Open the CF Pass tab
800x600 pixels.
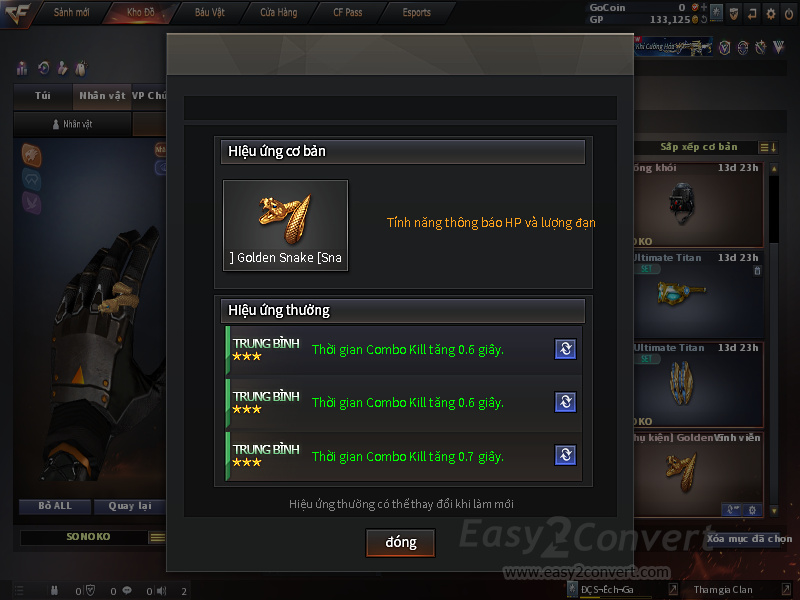[x=347, y=13]
